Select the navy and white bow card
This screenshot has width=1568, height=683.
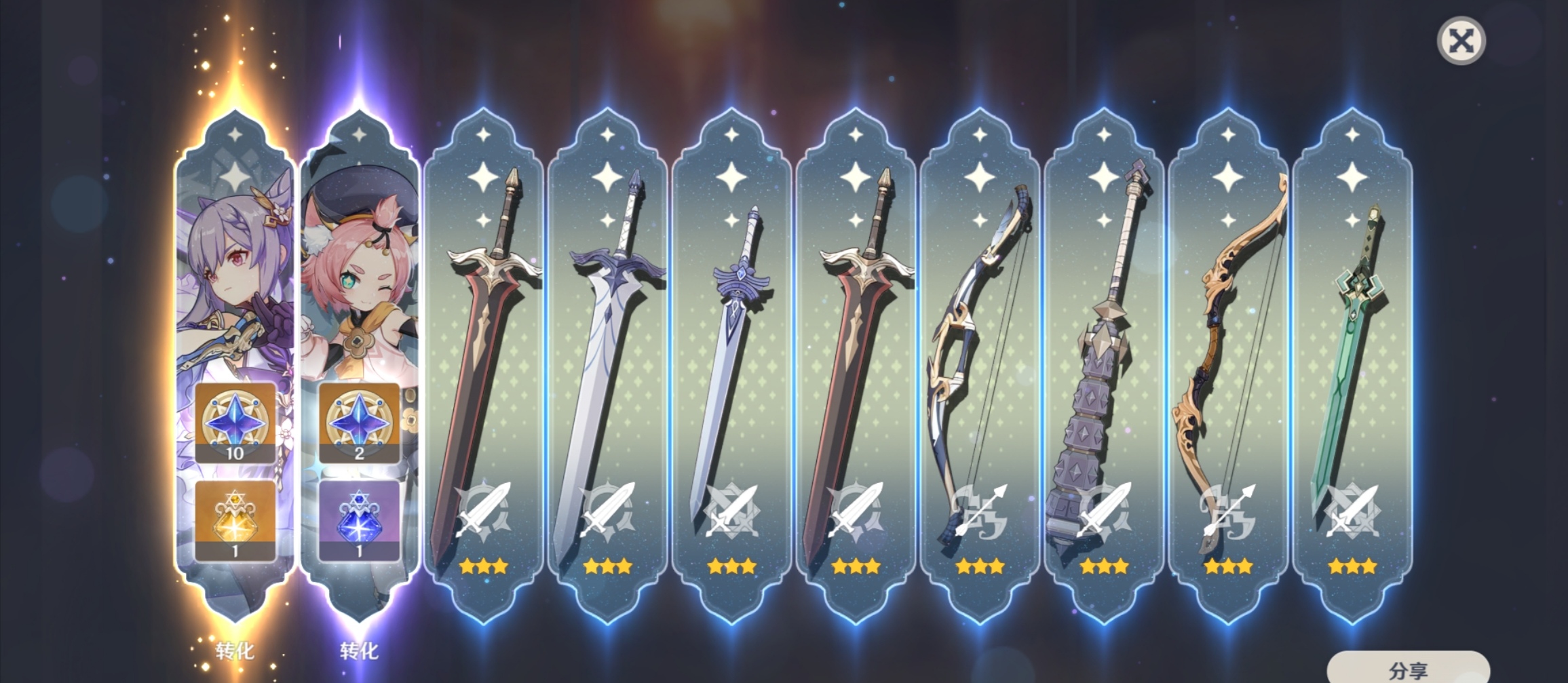[980, 366]
